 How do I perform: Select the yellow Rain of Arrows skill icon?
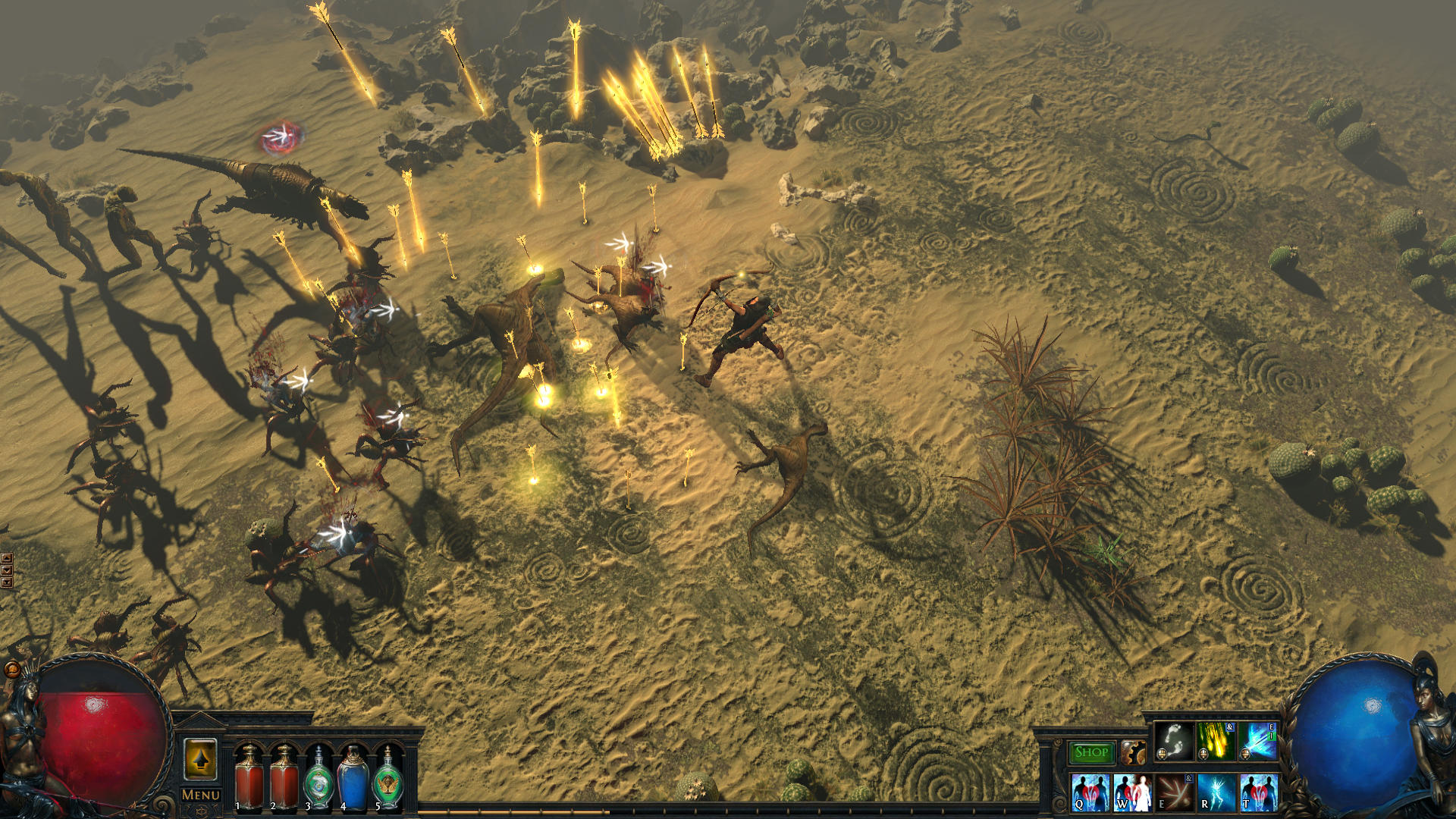click(1217, 743)
